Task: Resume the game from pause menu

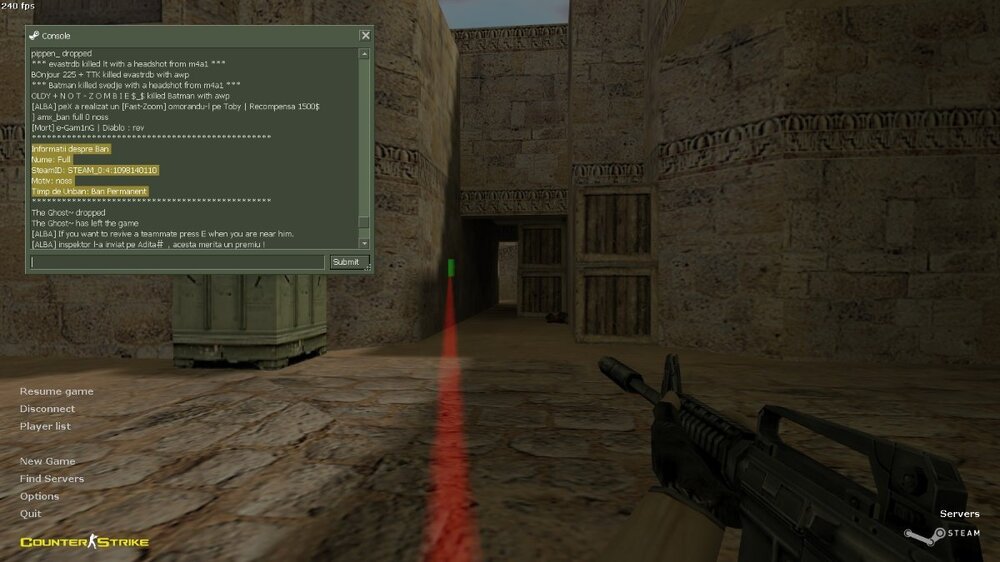Action: pyautogui.click(x=56, y=391)
